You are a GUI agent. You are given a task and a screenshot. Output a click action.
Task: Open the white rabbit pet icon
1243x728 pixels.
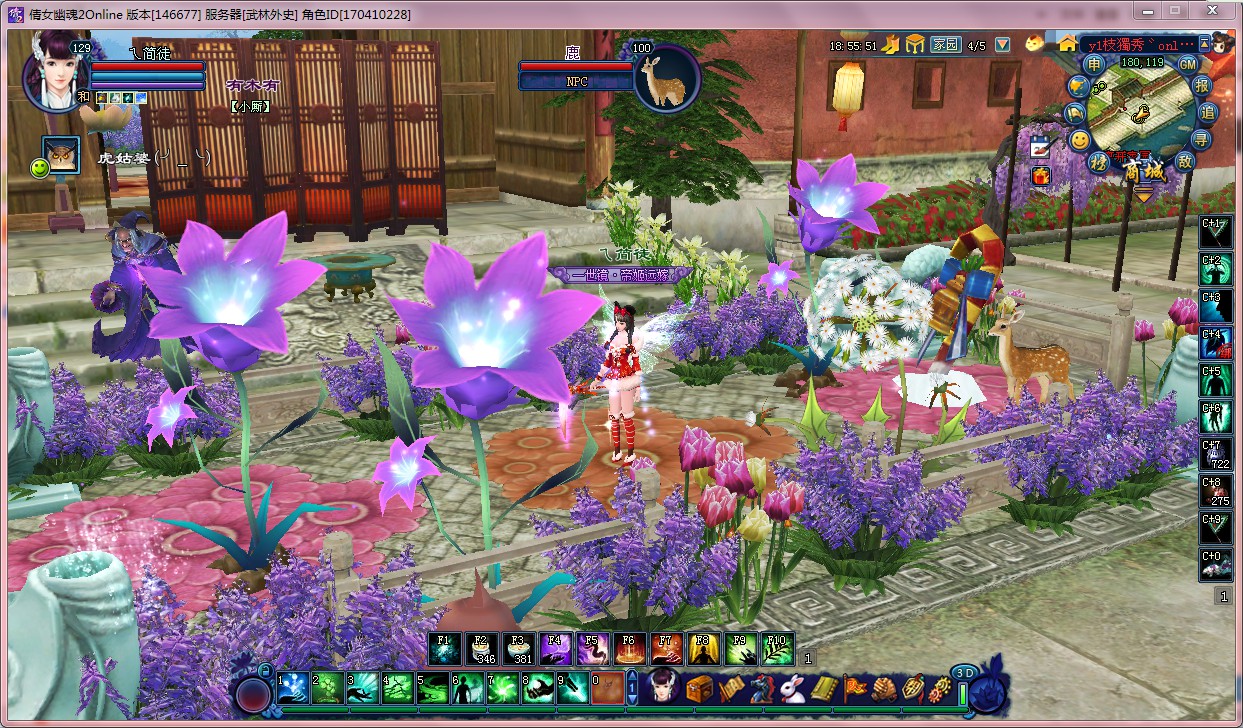[794, 688]
